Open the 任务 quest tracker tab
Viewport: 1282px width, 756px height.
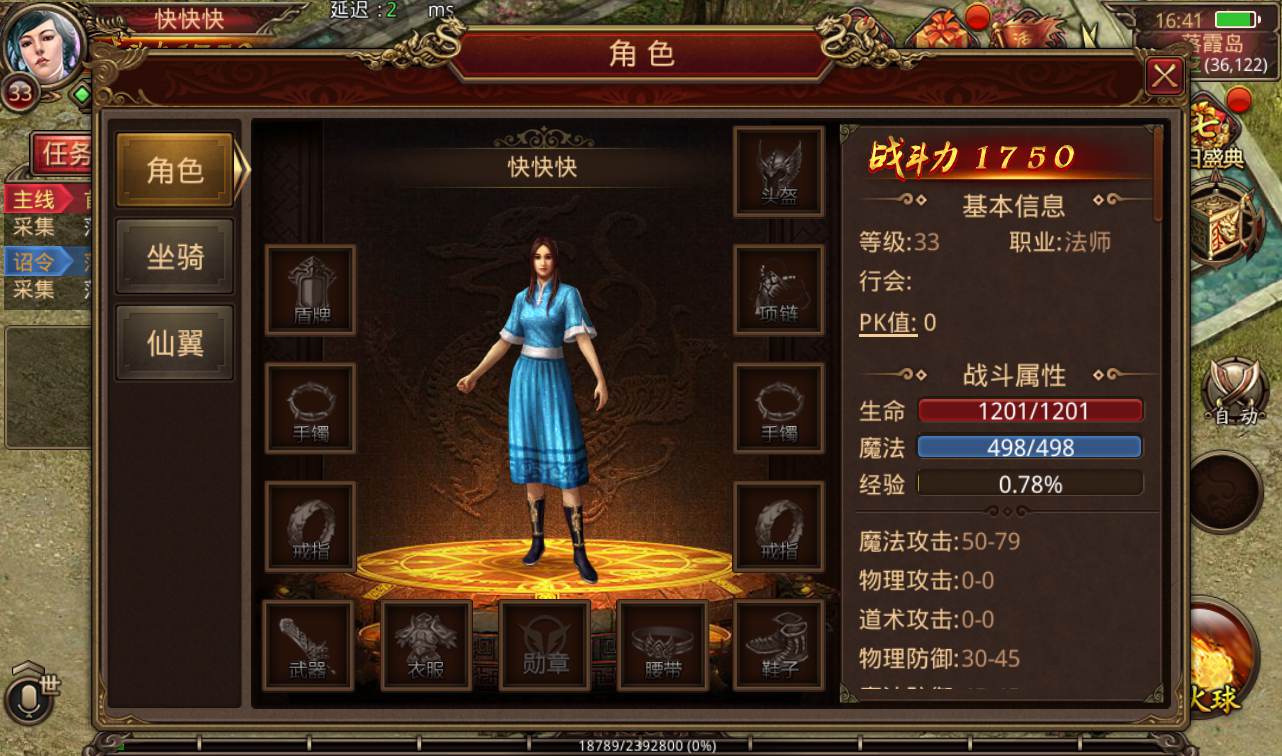(x=64, y=154)
